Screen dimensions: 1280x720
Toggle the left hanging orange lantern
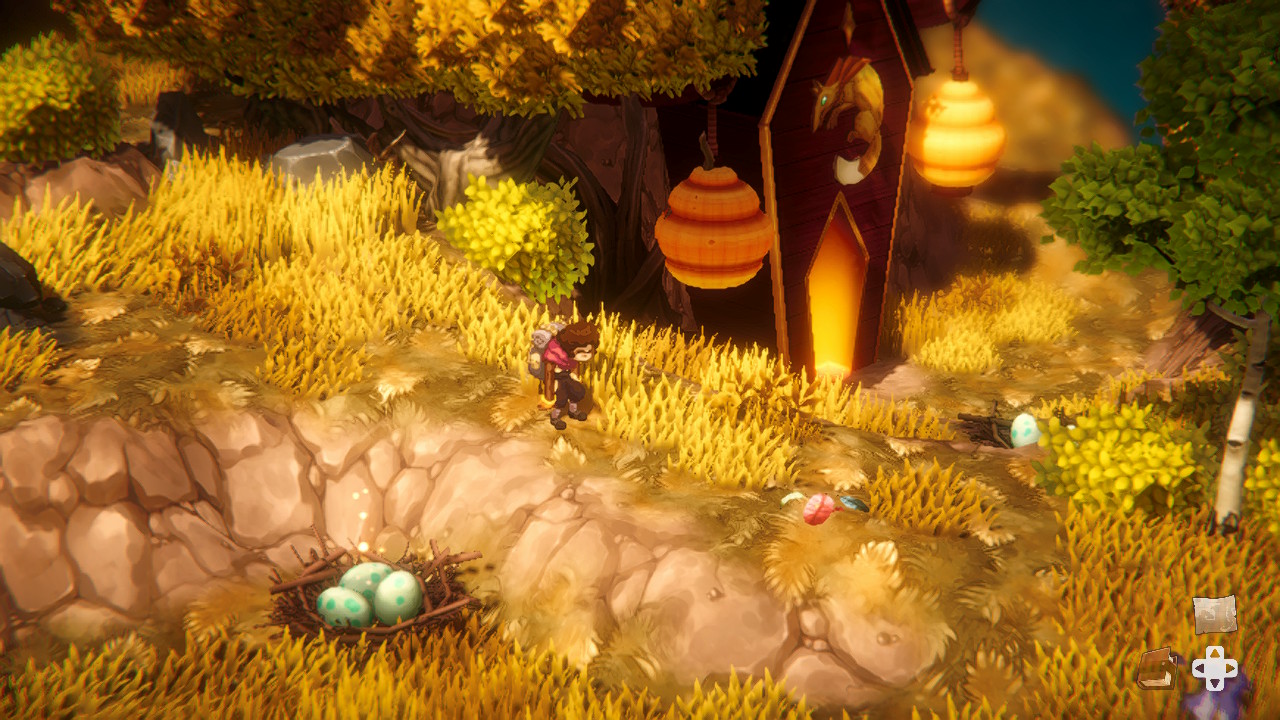coord(715,225)
